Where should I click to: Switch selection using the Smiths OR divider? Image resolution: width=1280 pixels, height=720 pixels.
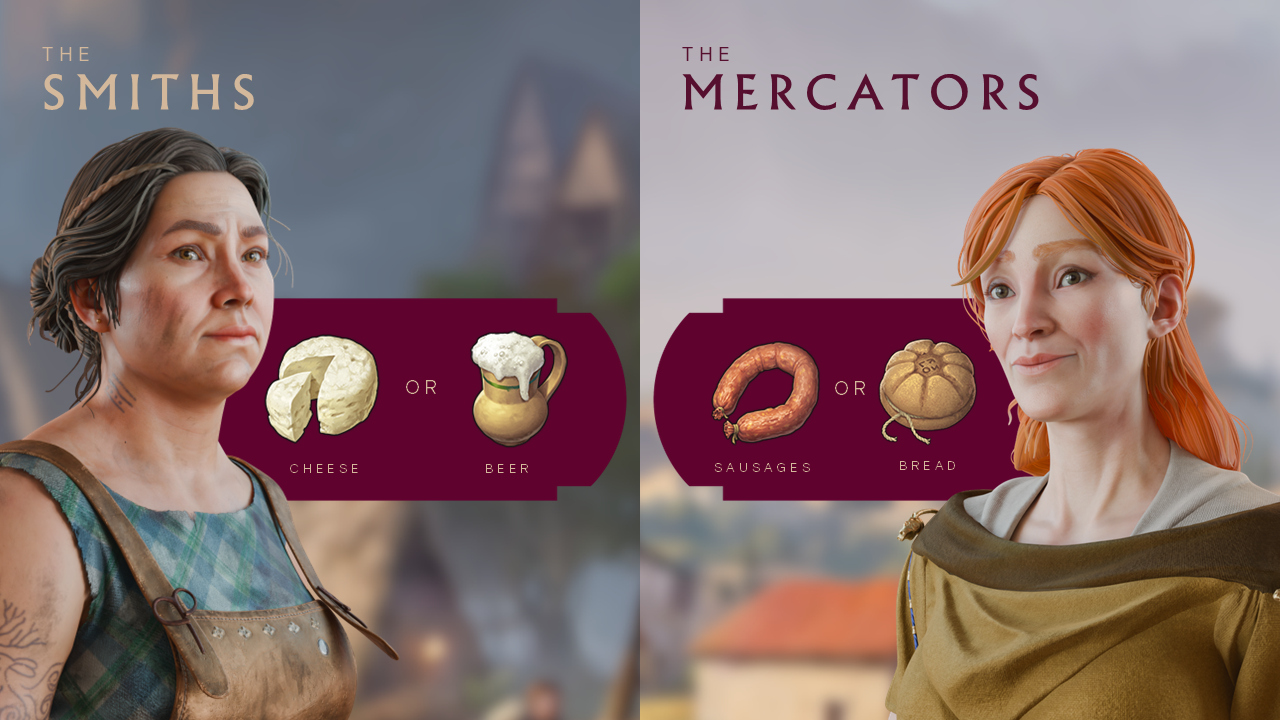coord(420,387)
